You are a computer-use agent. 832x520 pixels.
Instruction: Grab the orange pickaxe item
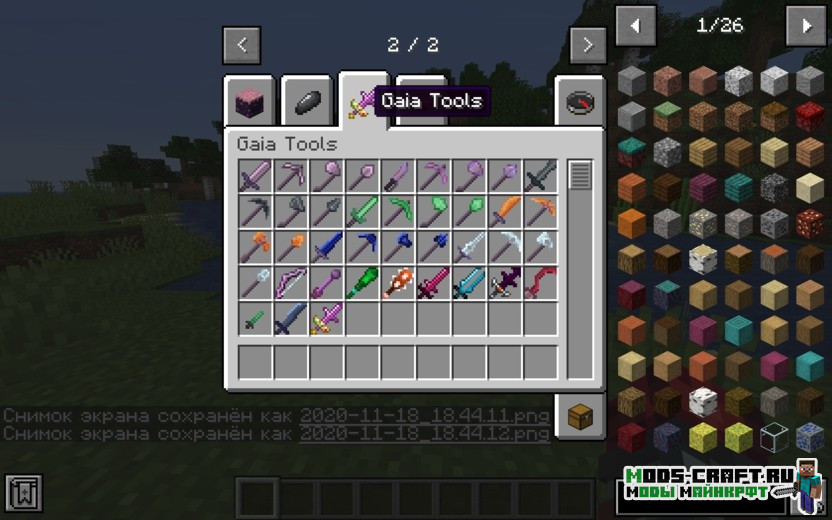(x=542, y=212)
